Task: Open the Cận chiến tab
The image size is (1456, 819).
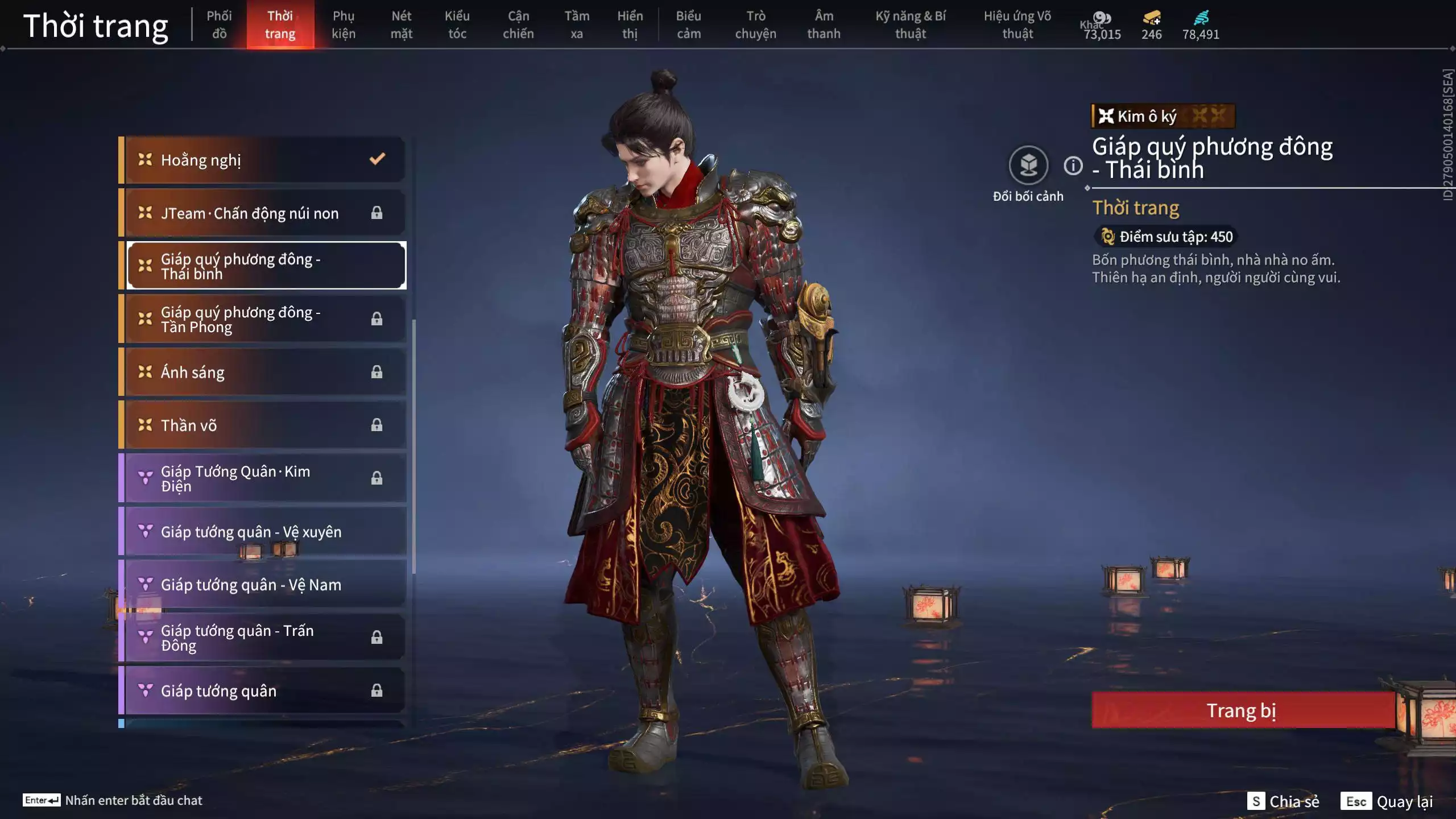Action: coord(518,24)
